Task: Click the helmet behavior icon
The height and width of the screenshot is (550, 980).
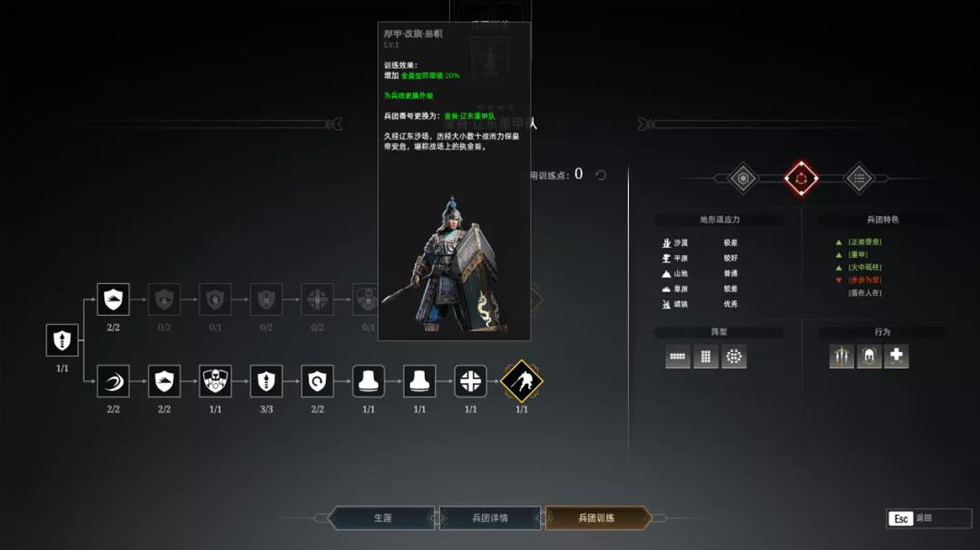Action: [x=869, y=356]
